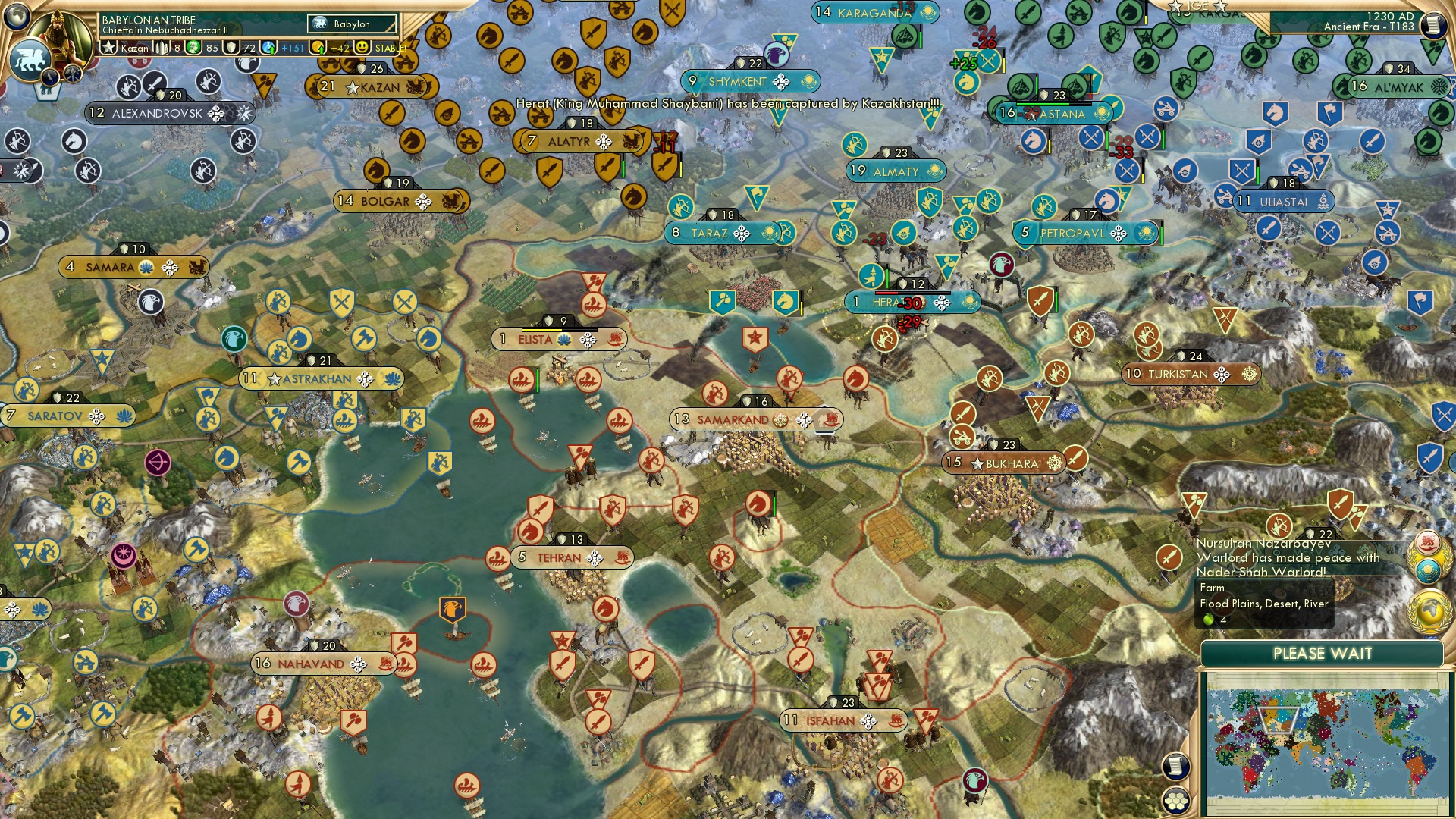Click the Babylon civilization emblem in top panel
Image resolution: width=1456 pixels, height=819 pixels.
320,24
